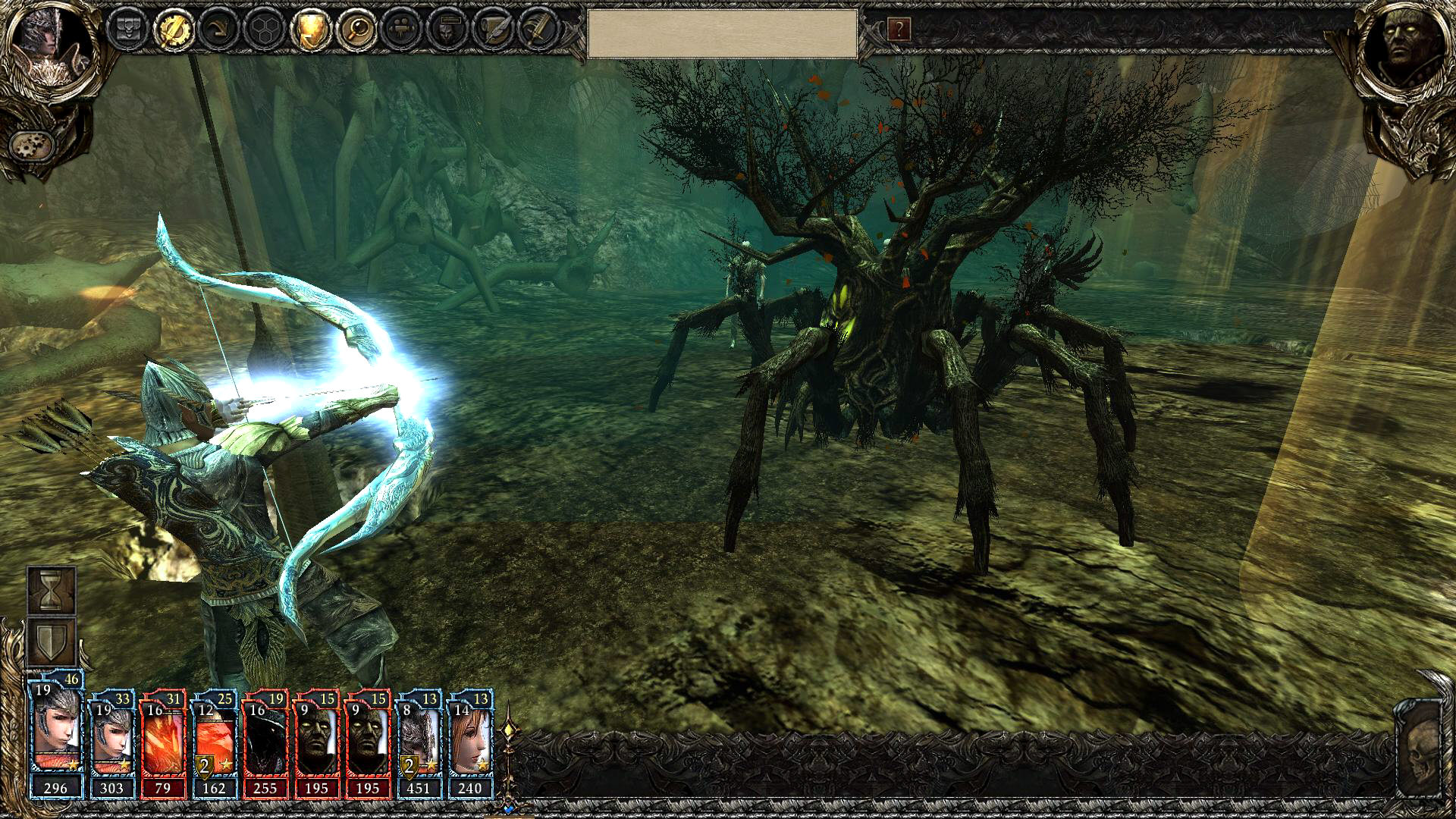Activate the magnifying glass inspect icon
Screen dimensions: 1456x819
(x=356, y=30)
